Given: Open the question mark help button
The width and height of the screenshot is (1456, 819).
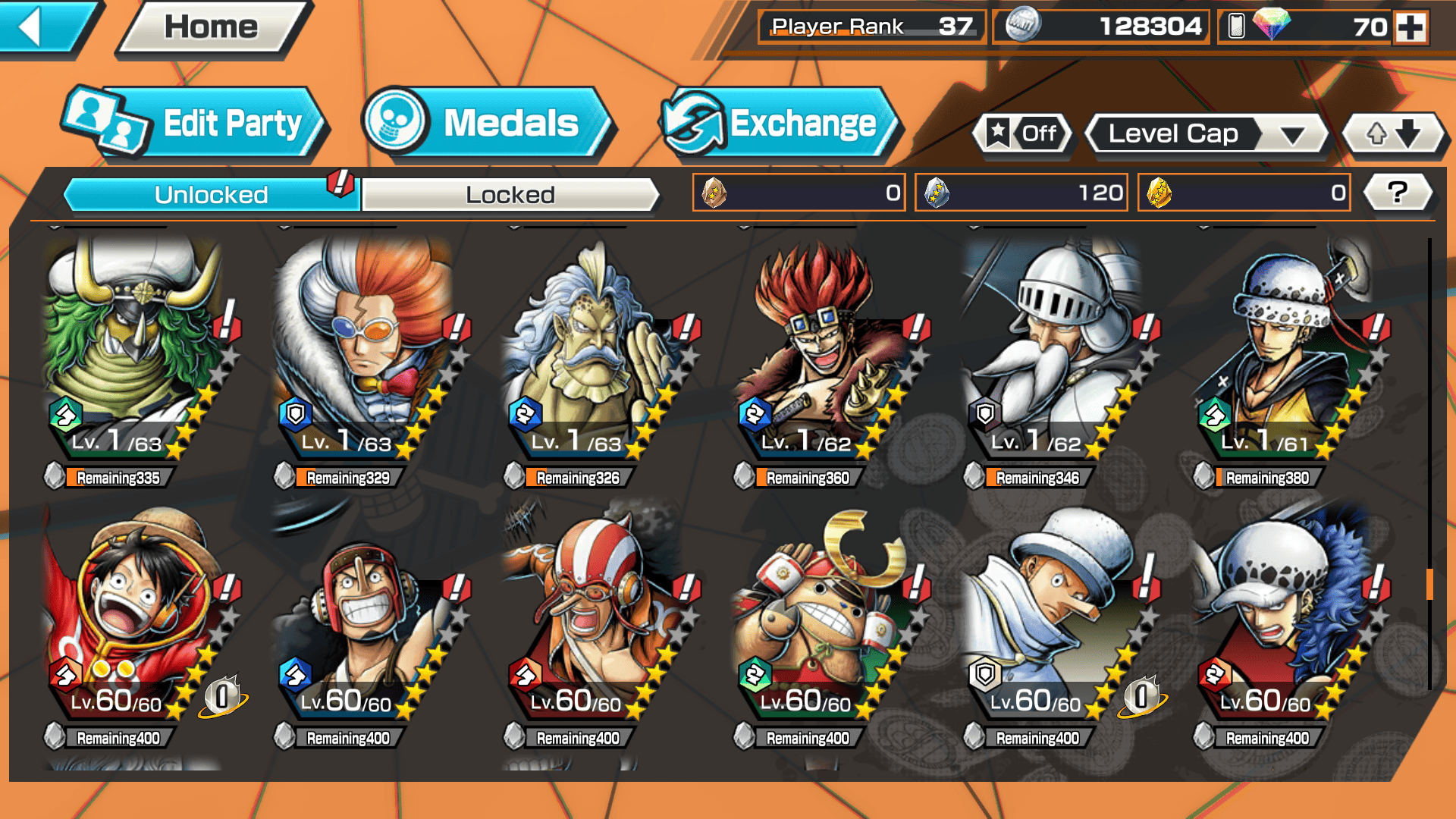Looking at the screenshot, I should [1397, 193].
